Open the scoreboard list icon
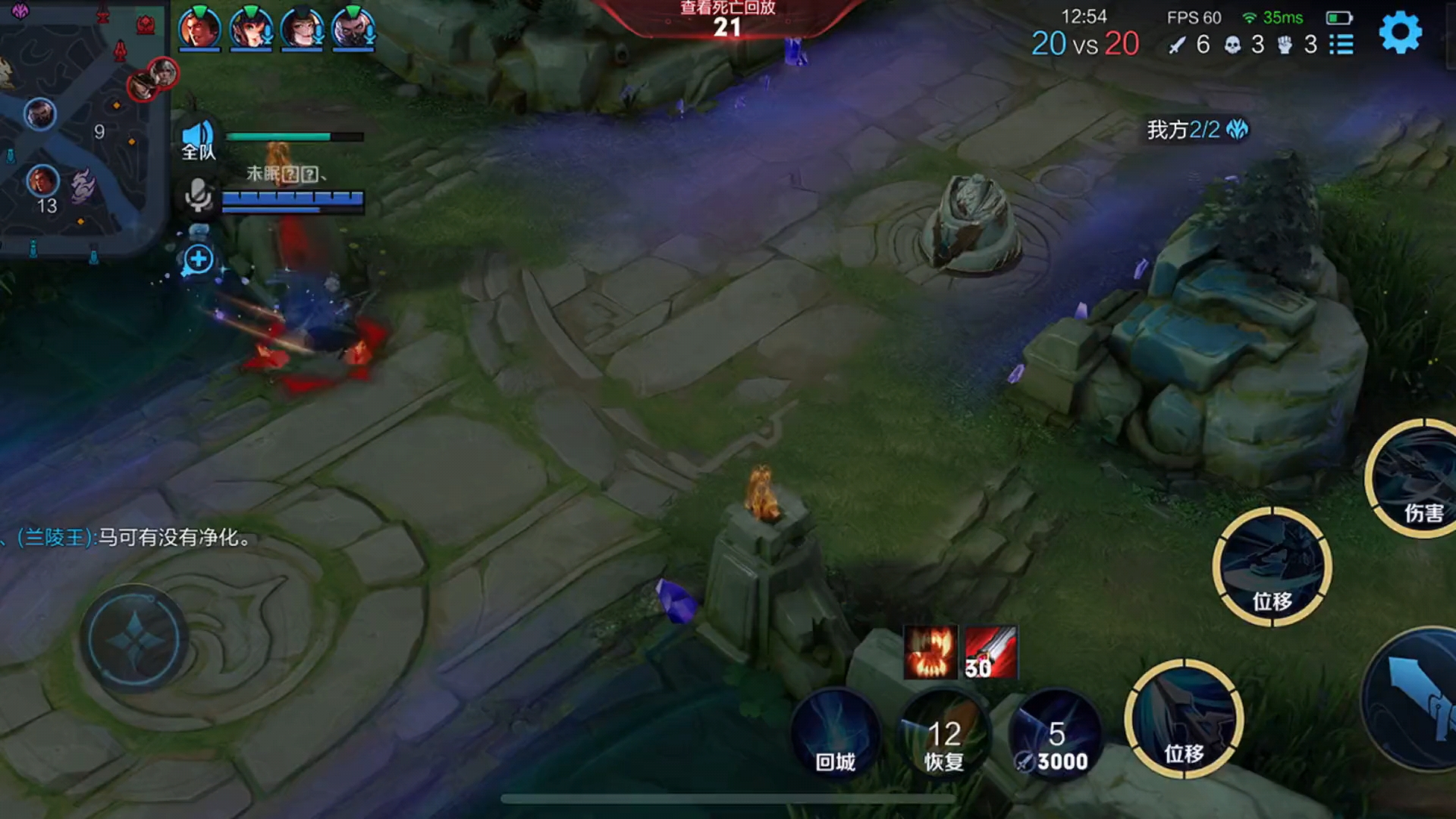 click(x=1341, y=45)
